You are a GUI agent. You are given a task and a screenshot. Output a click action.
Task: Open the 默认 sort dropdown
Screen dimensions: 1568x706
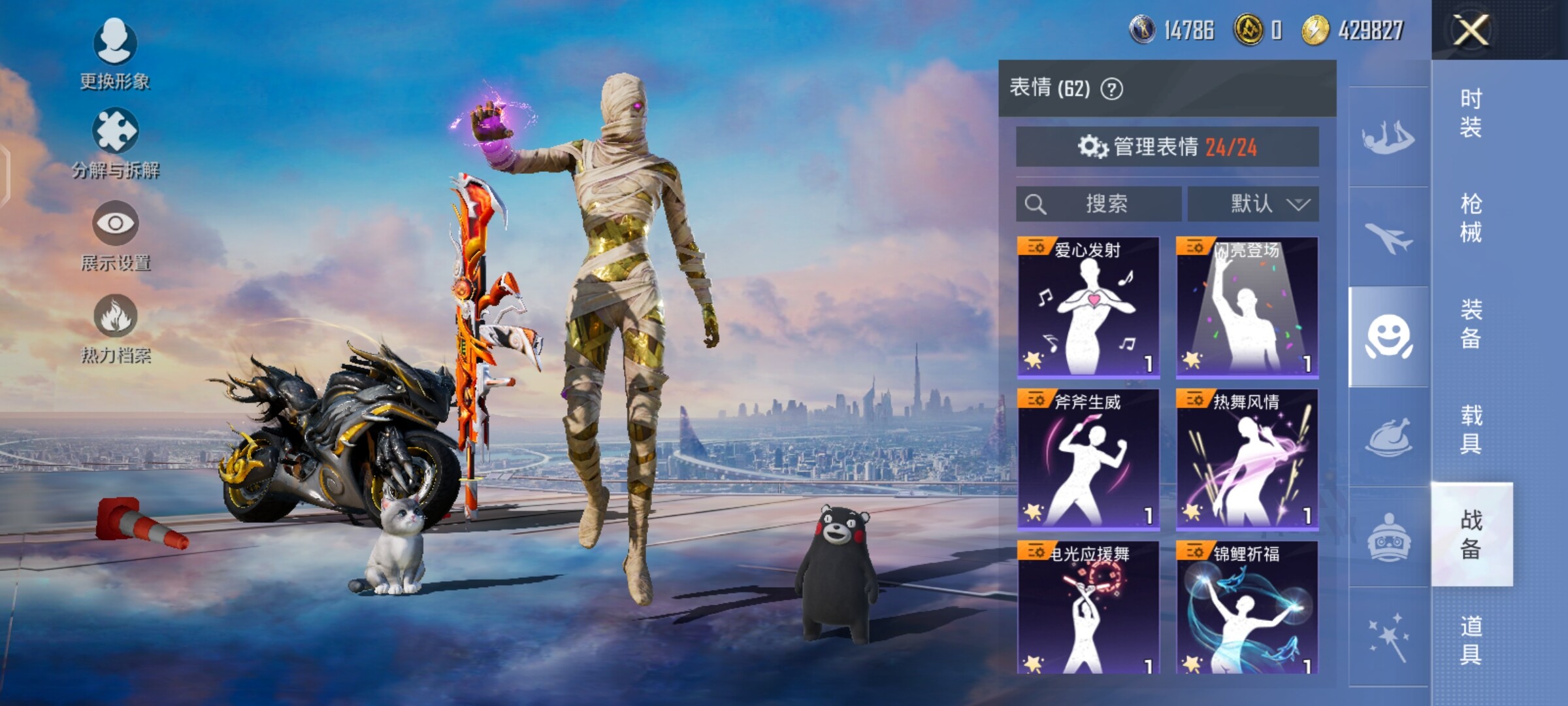click(1253, 204)
